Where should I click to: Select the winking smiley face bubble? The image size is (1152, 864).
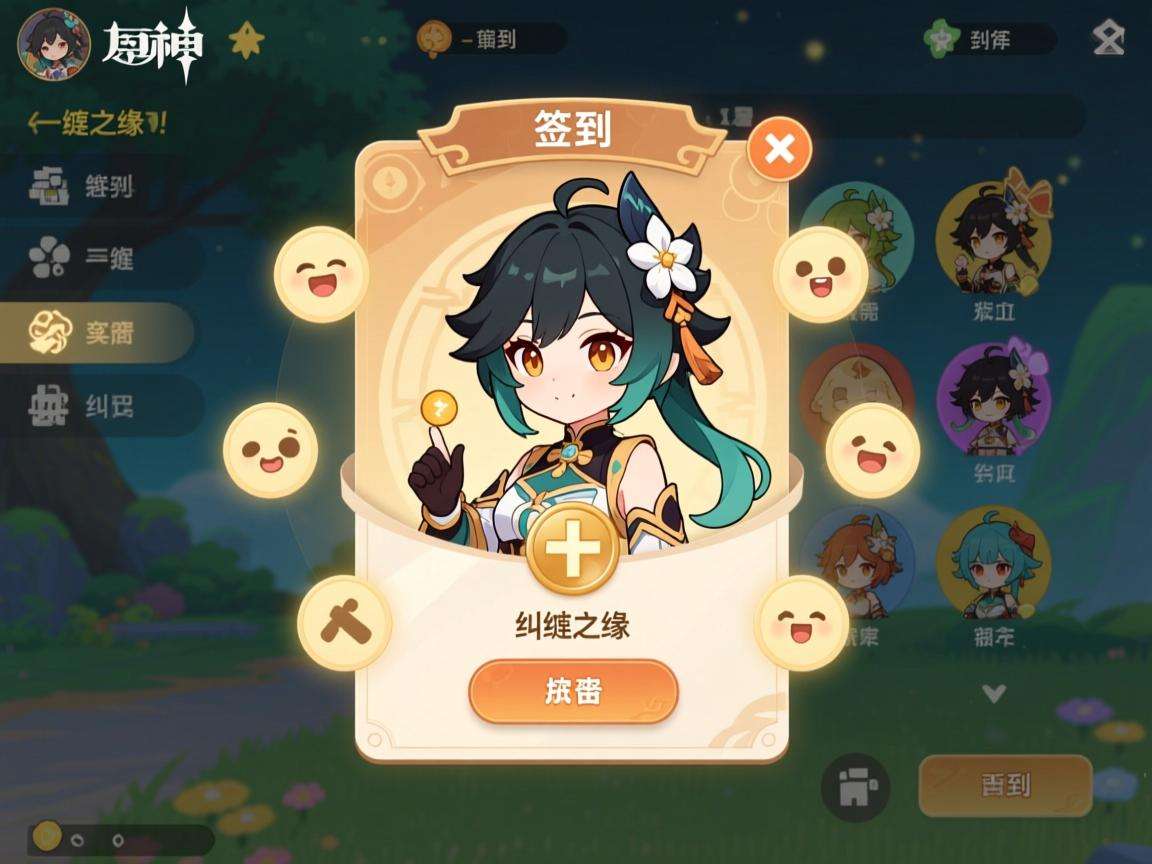(x=270, y=450)
